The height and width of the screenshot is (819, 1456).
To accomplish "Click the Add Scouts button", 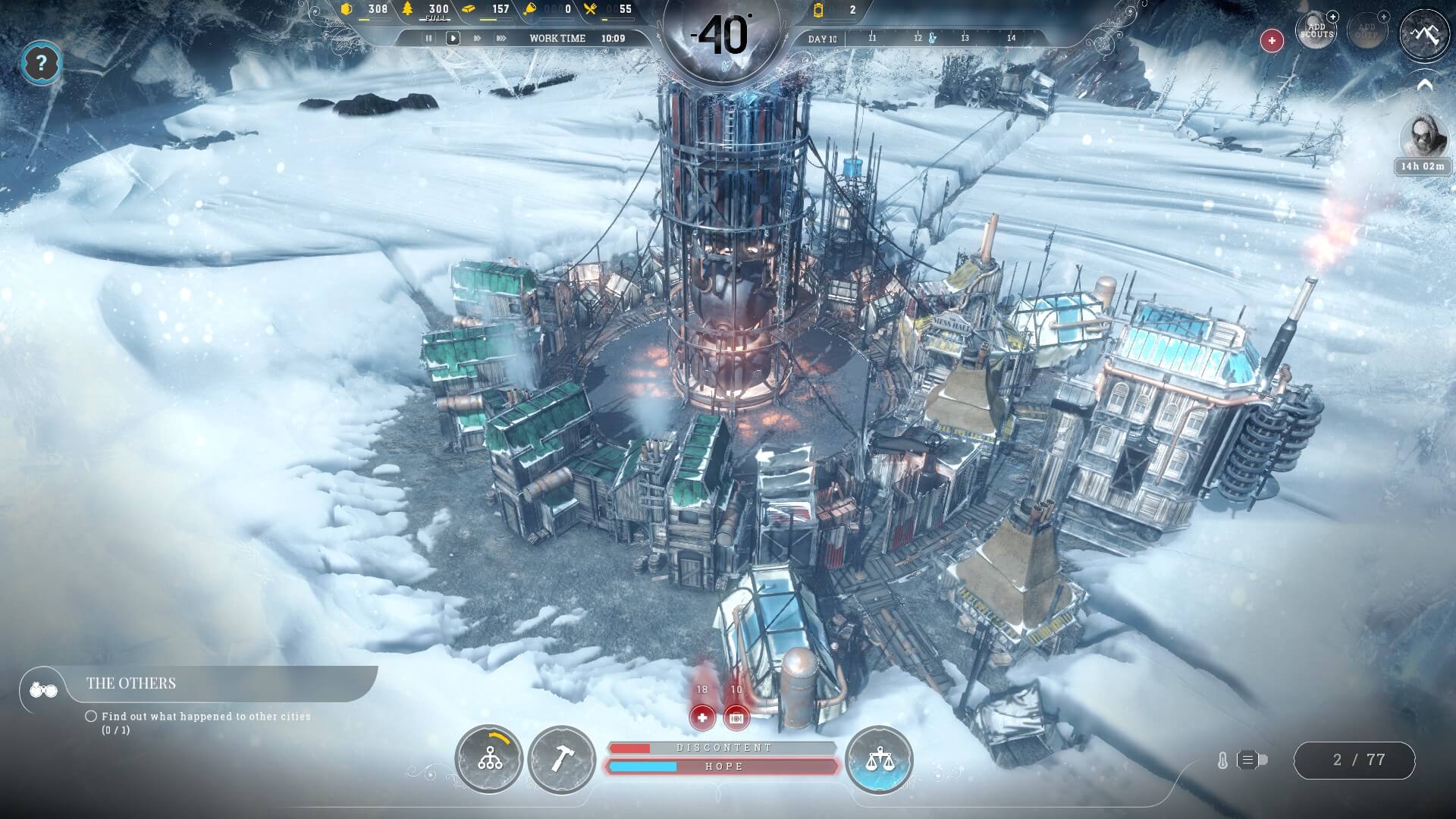I will [x=1316, y=31].
